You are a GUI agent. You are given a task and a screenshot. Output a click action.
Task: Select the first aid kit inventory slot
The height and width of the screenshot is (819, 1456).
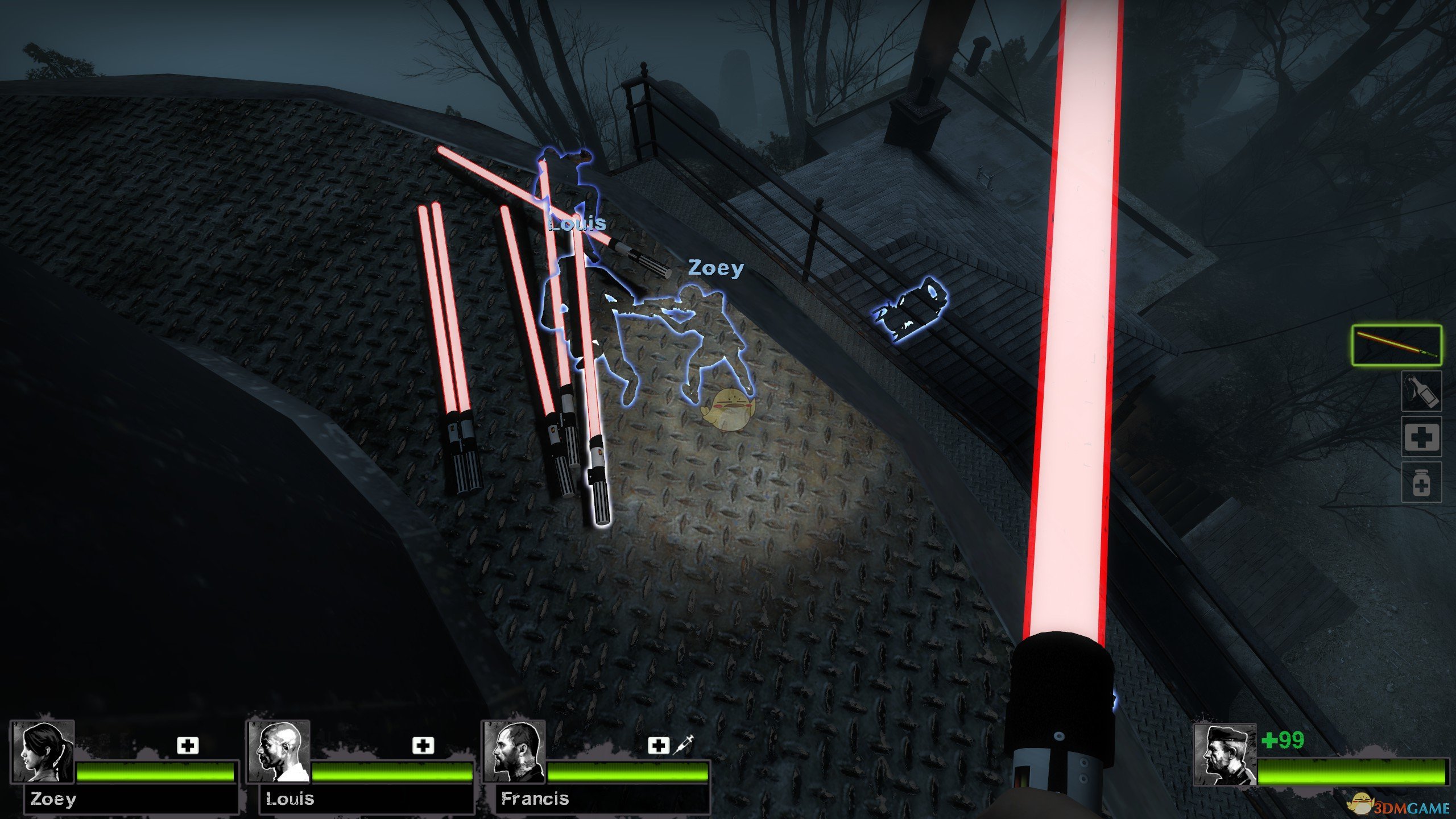point(1421,436)
